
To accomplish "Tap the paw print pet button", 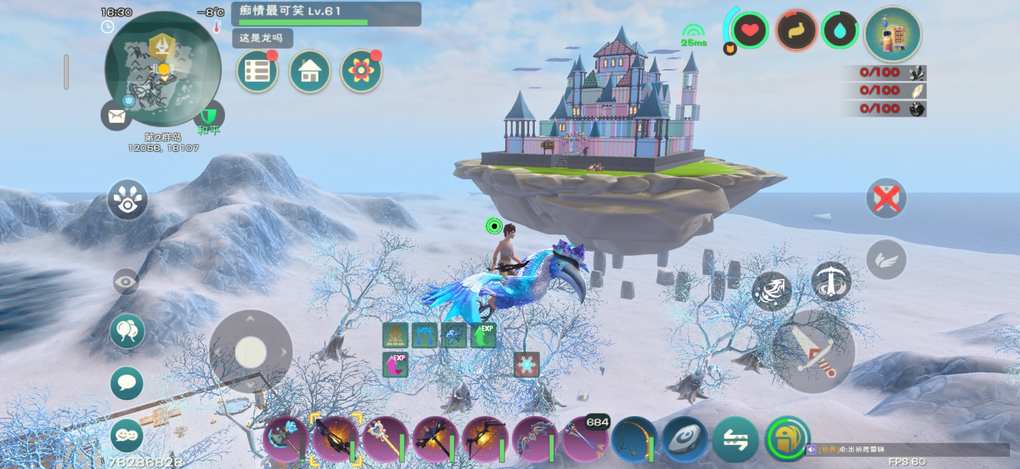I will [x=127, y=199].
